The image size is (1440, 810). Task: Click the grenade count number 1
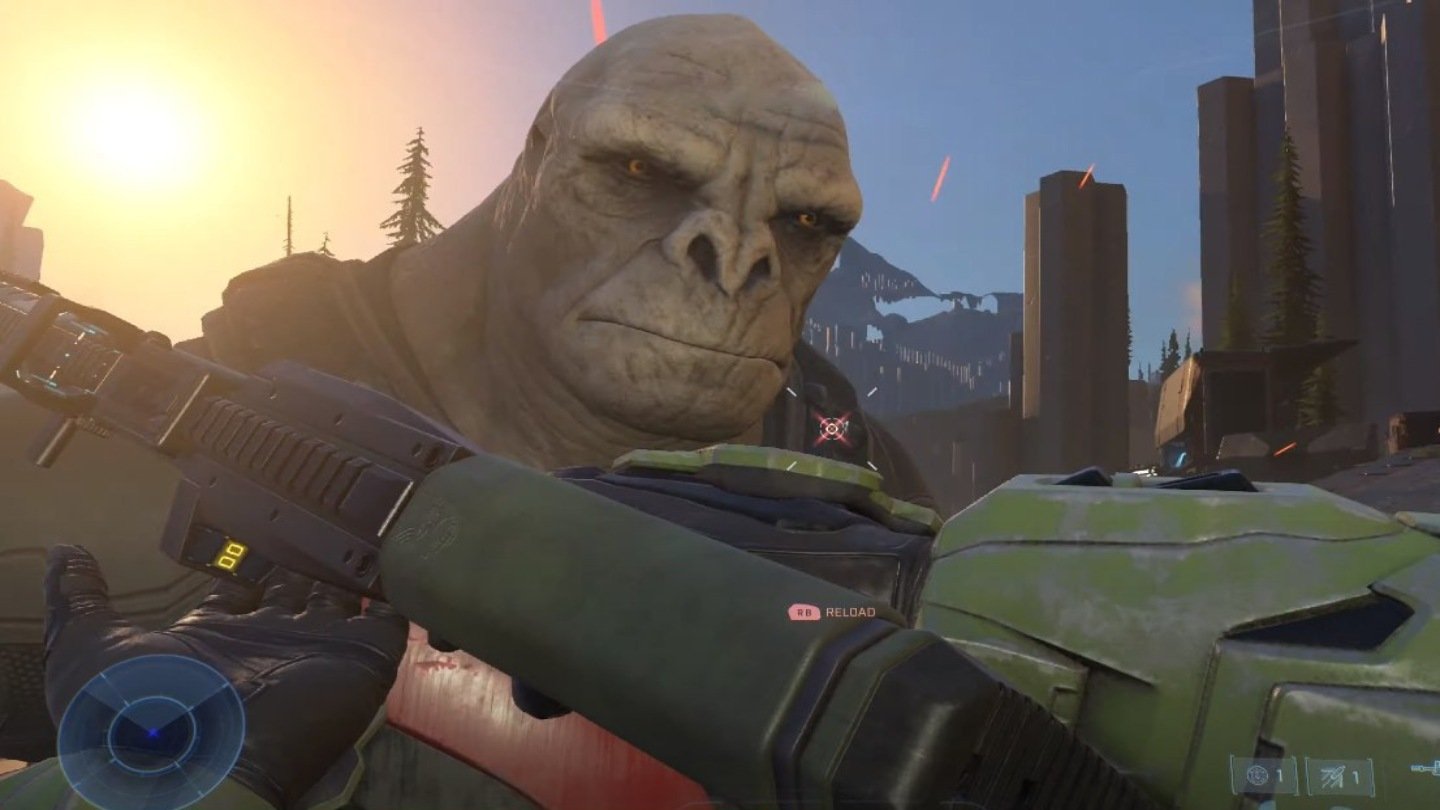pos(1279,774)
